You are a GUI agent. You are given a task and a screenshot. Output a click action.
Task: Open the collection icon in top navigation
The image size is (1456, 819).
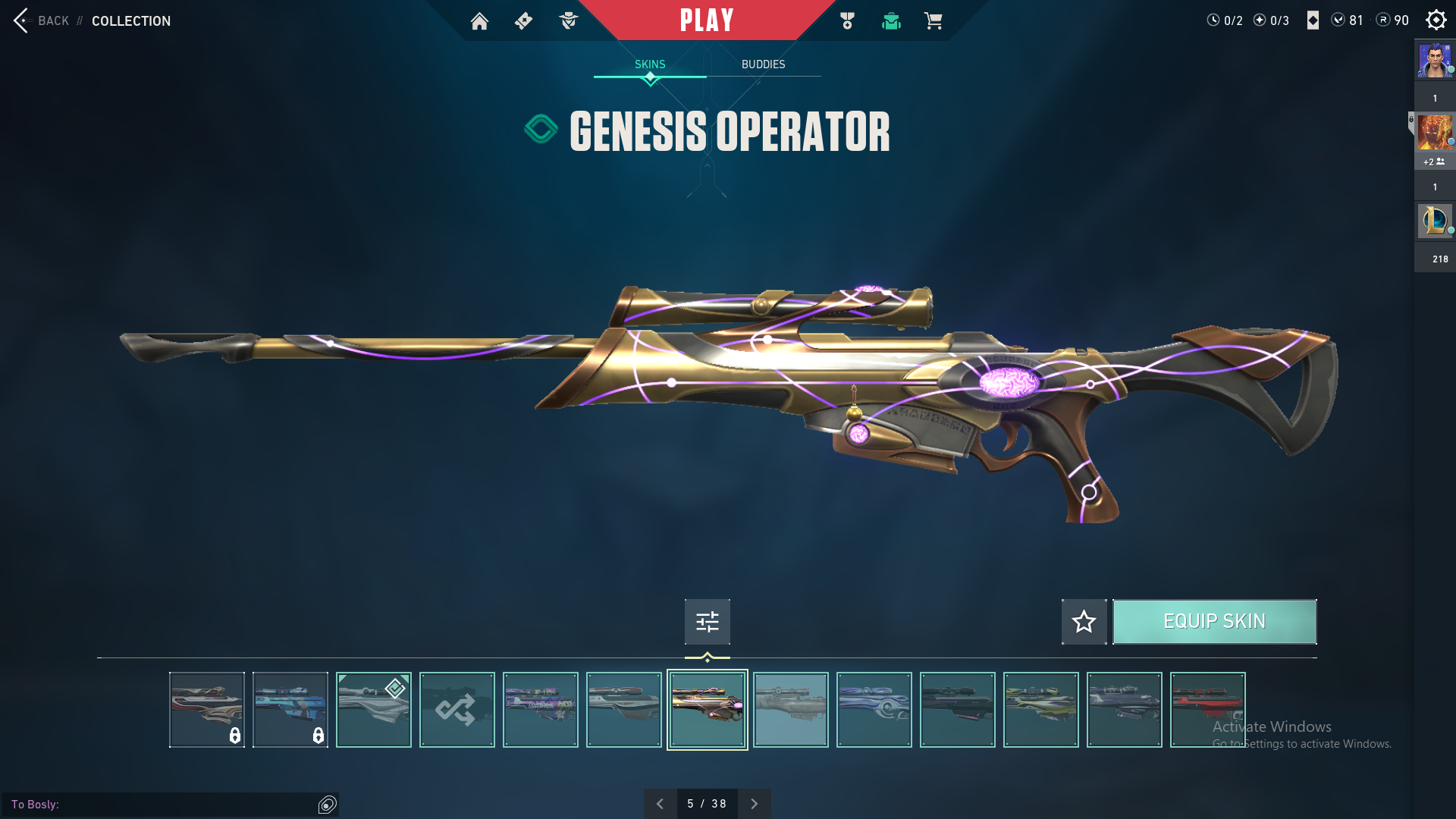coord(891,21)
